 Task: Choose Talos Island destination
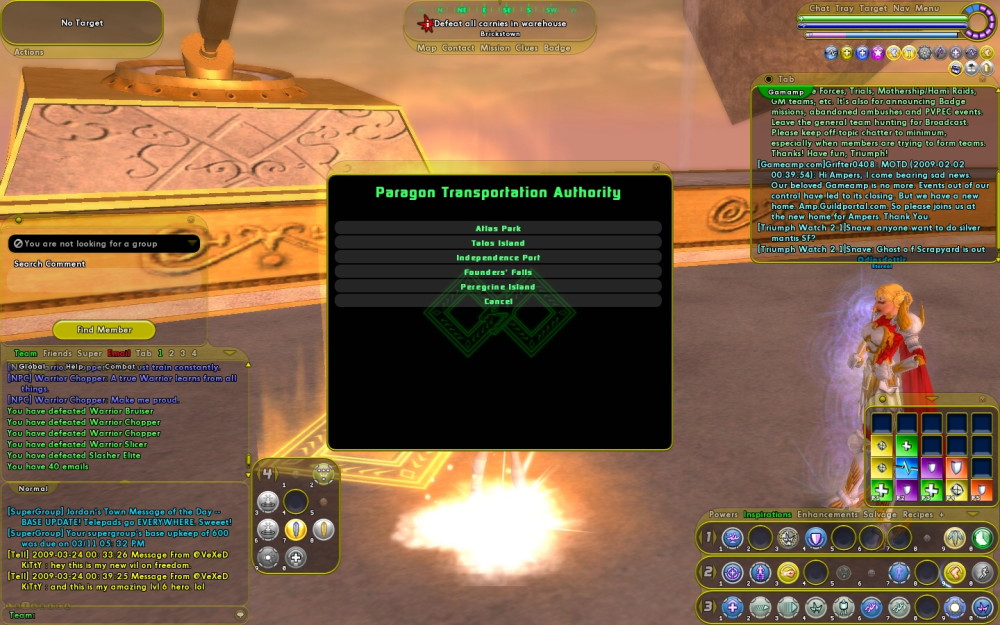(x=497, y=243)
